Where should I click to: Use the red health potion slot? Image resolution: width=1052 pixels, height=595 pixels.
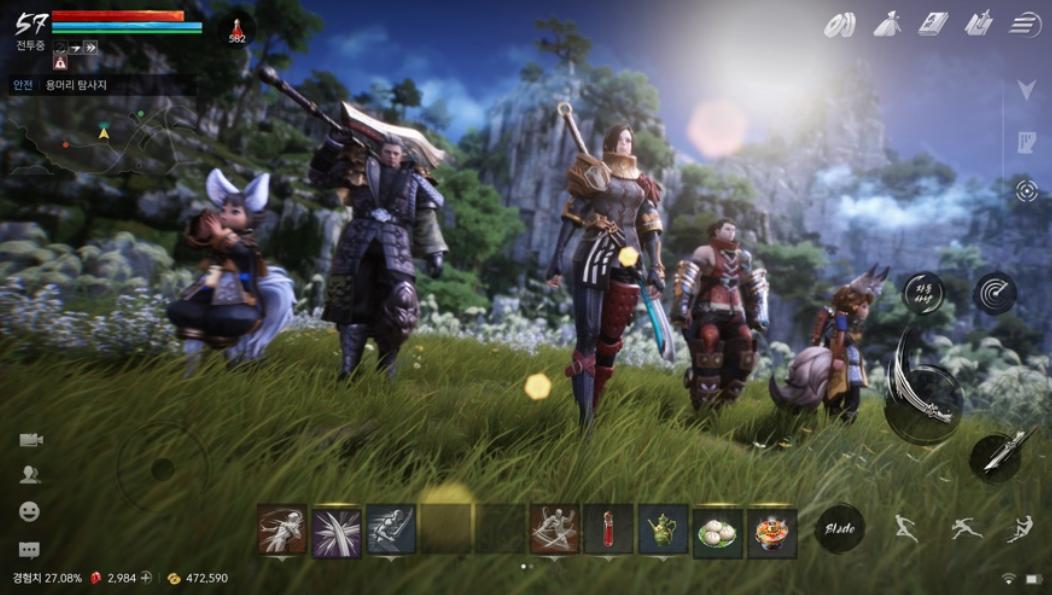[x=608, y=529]
